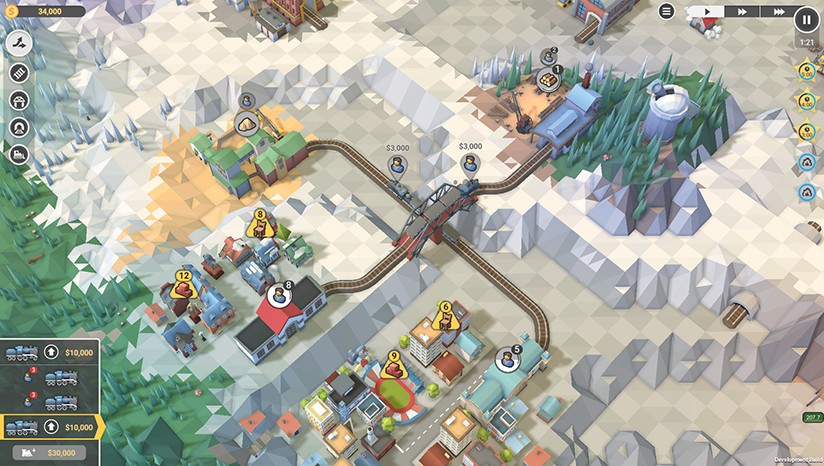Pick the tunnel construction tool
Viewport: 824px width, 466px height.
click(19, 127)
